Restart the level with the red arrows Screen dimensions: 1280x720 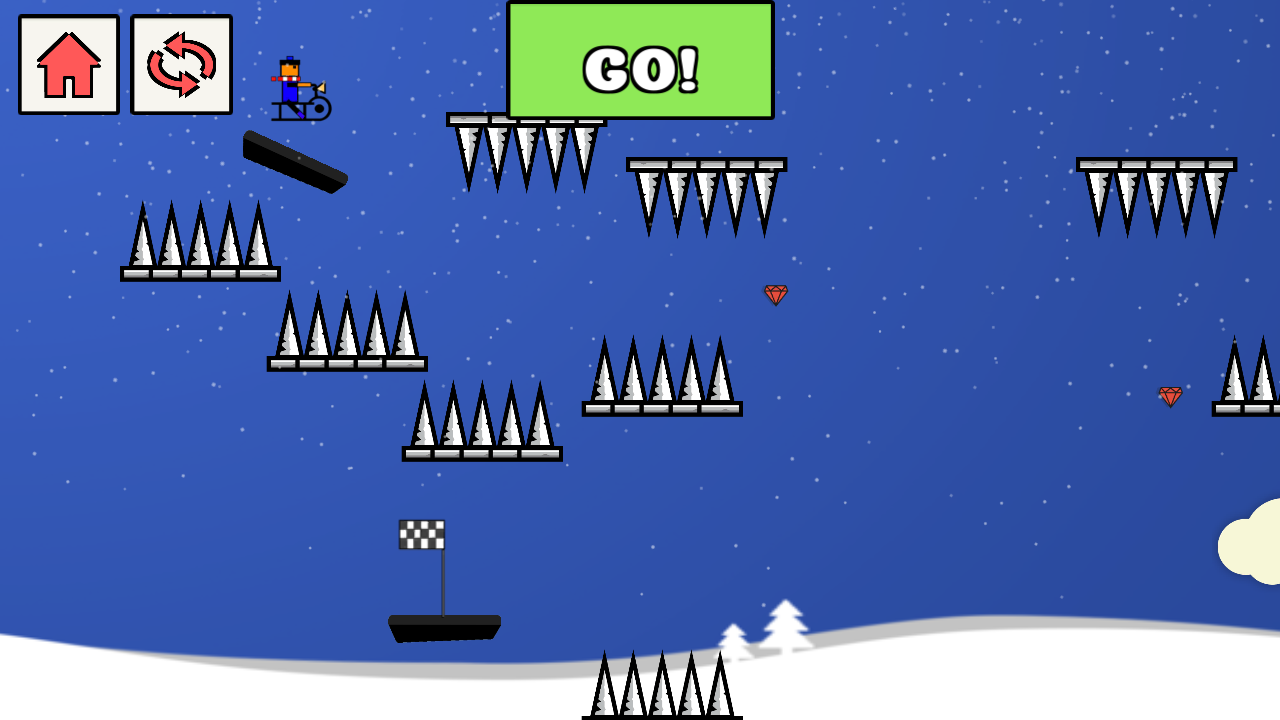point(181,65)
